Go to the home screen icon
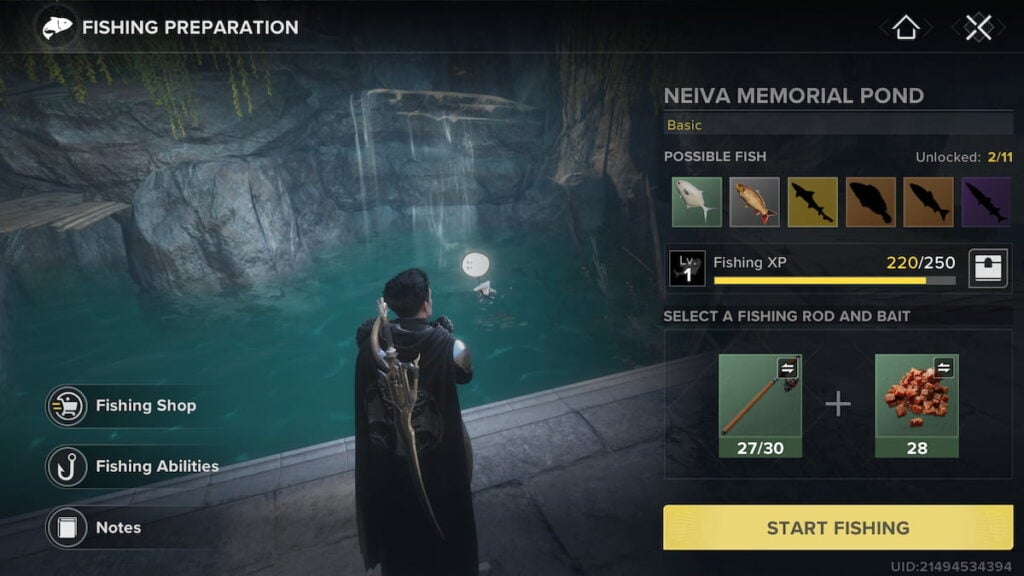 click(x=905, y=28)
